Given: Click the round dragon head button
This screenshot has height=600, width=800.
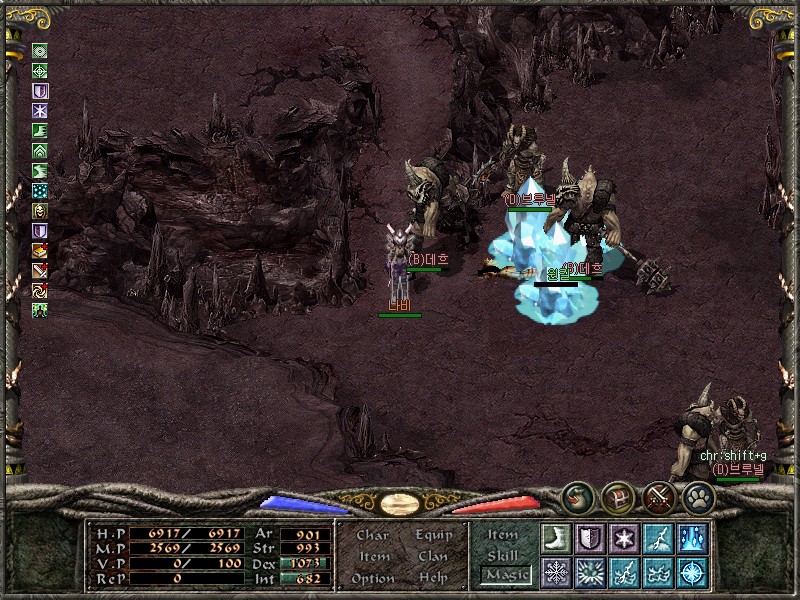Looking at the screenshot, I should pos(576,496).
